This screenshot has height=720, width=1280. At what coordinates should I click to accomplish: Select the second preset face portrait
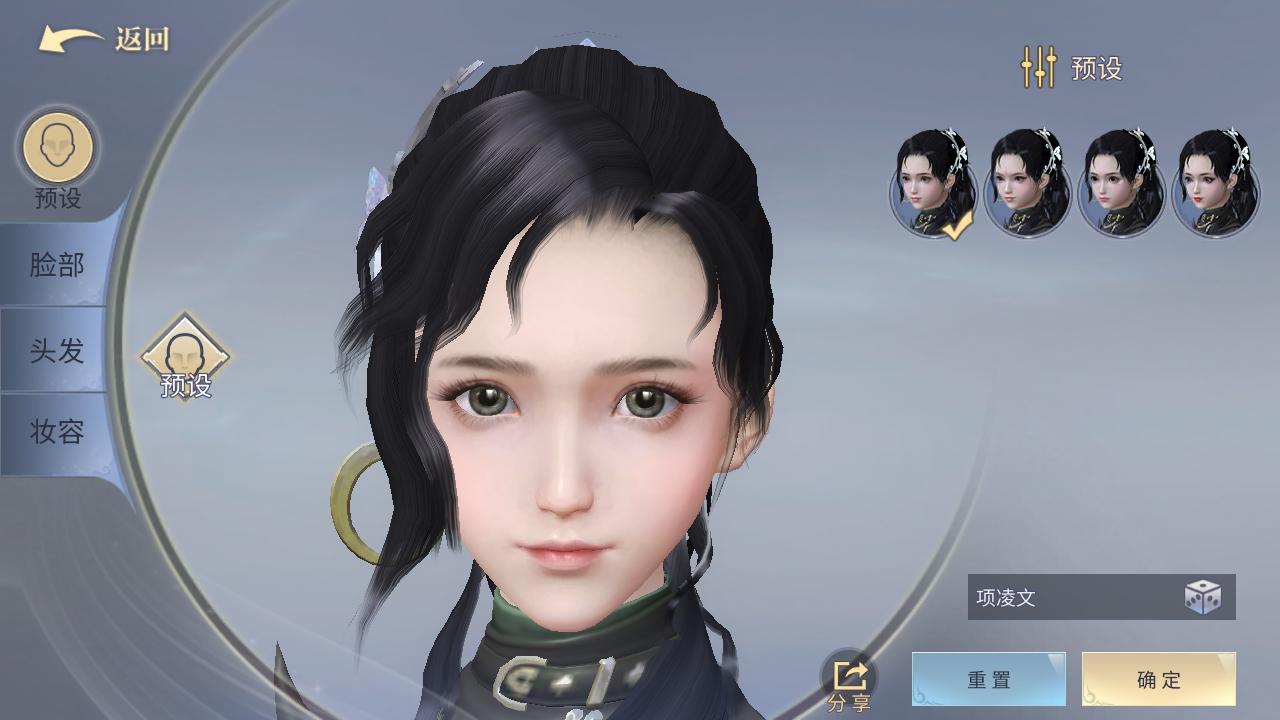[x=1027, y=184]
